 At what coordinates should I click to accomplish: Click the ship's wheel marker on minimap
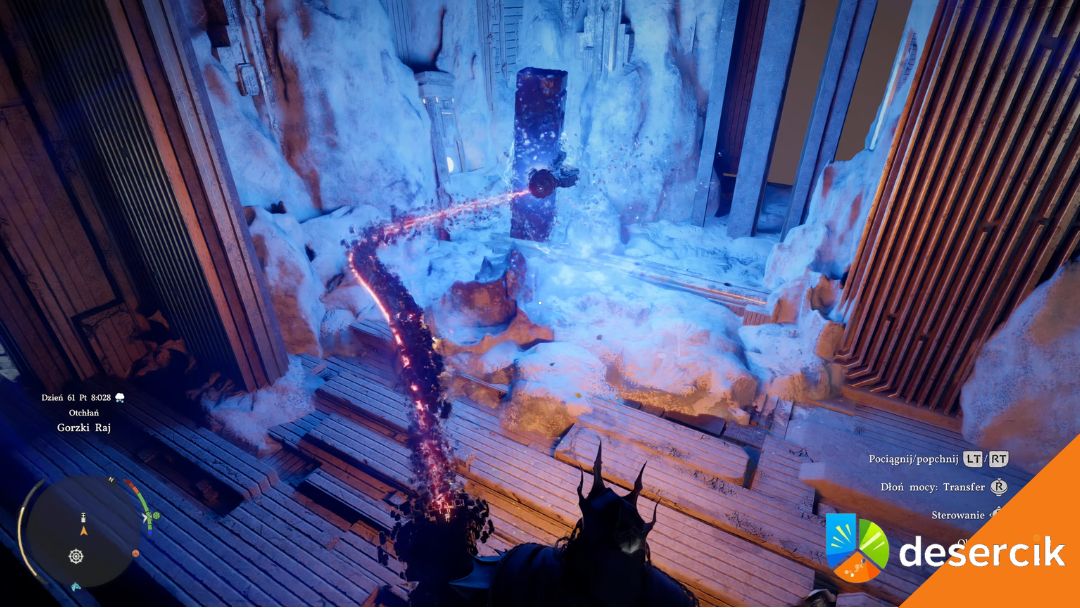(75, 556)
